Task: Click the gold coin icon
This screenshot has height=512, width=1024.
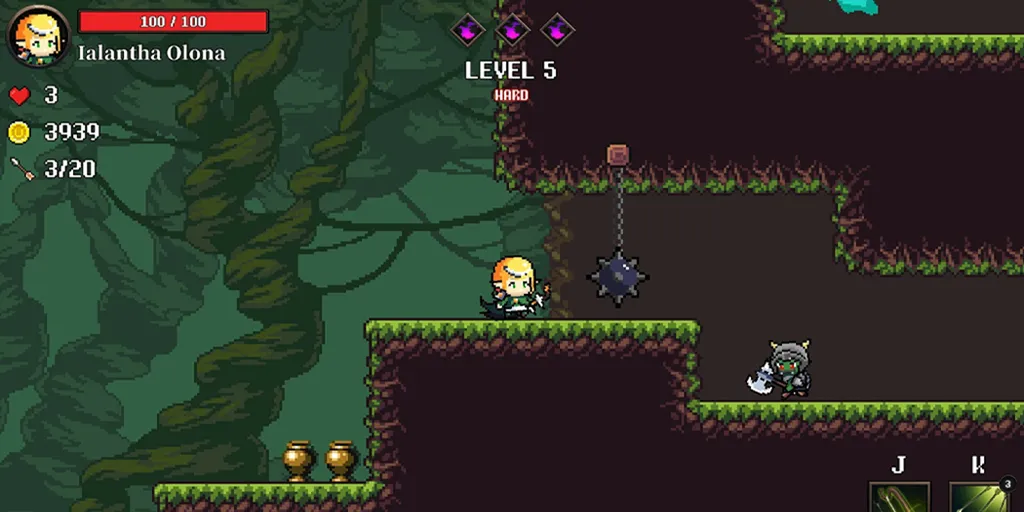Action: point(19,132)
